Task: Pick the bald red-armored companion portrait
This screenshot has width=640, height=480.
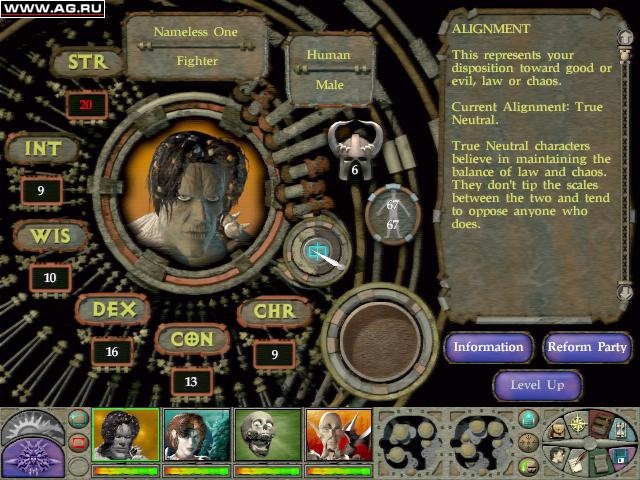Action: point(338,434)
